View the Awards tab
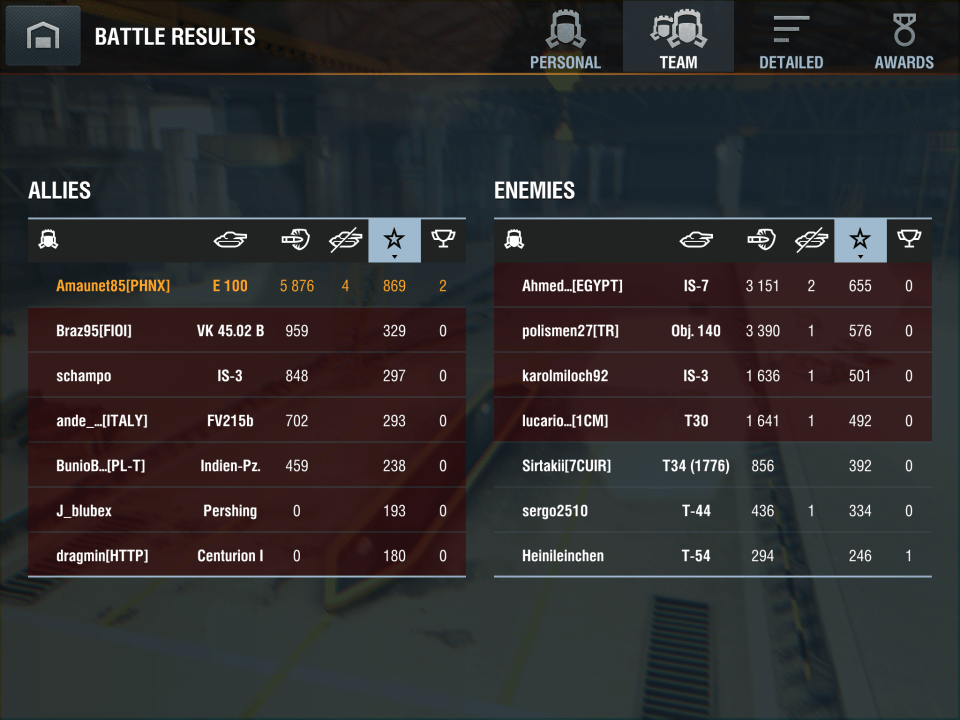The width and height of the screenshot is (960, 720). click(904, 38)
